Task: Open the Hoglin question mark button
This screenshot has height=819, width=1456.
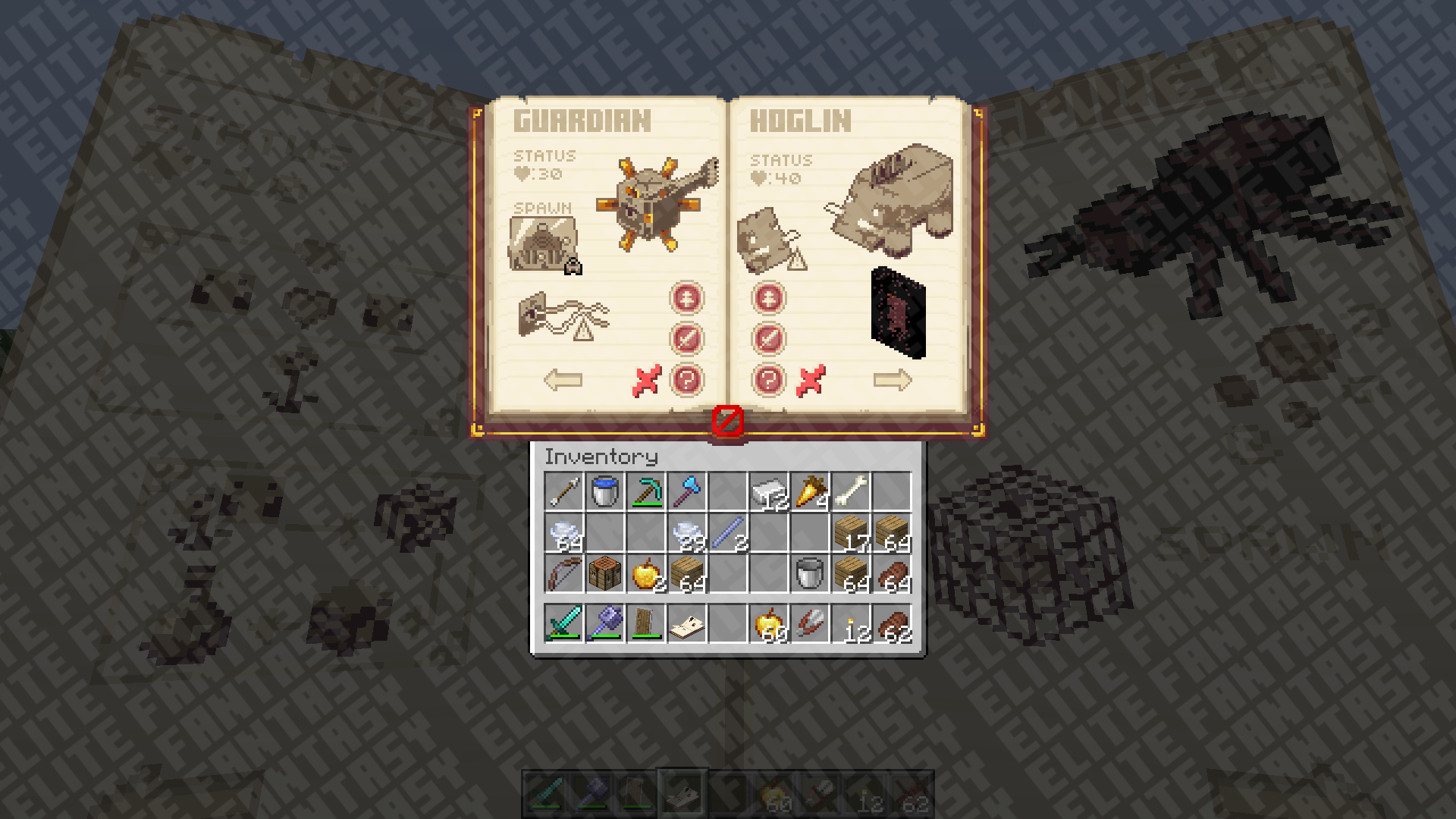Action: pos(768,380)
